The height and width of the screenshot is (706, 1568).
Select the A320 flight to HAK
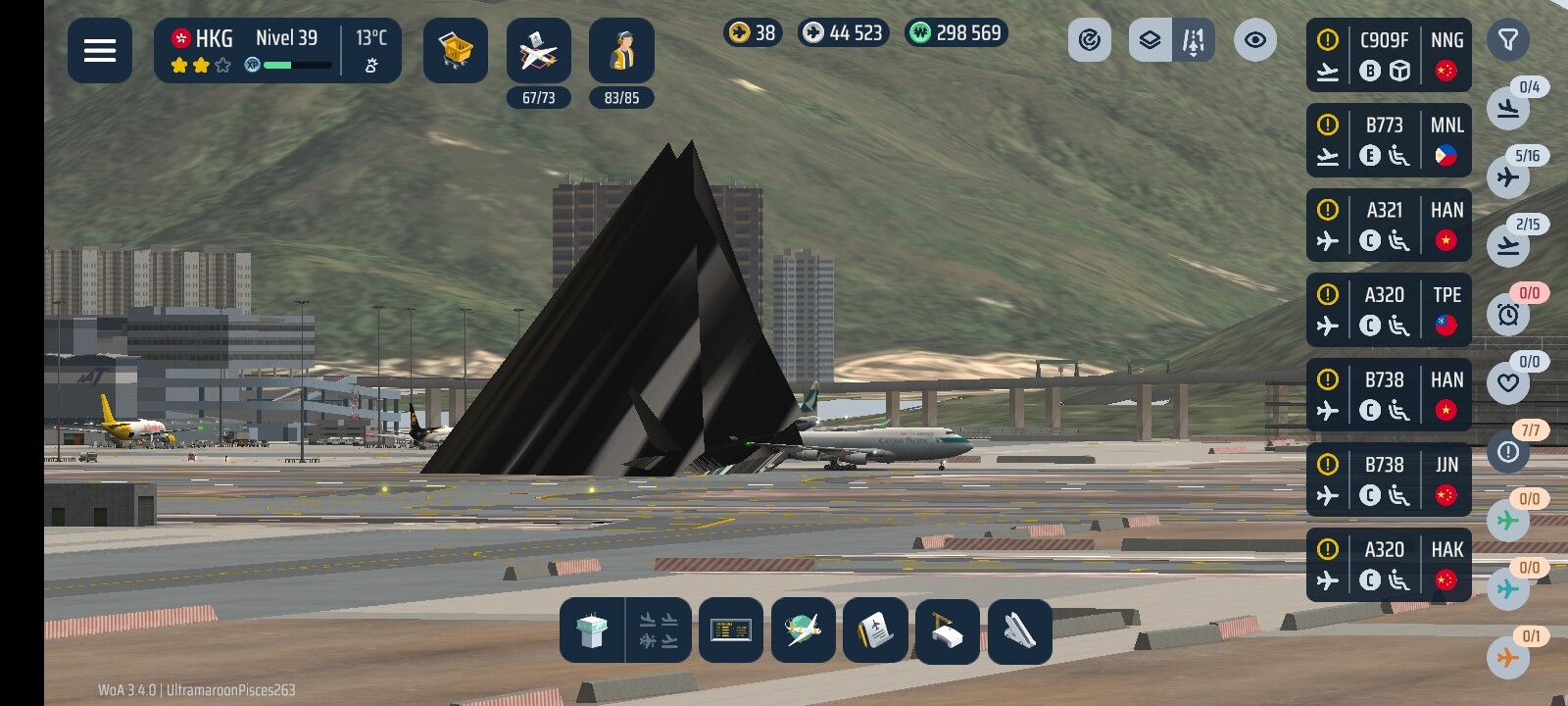1389,565
